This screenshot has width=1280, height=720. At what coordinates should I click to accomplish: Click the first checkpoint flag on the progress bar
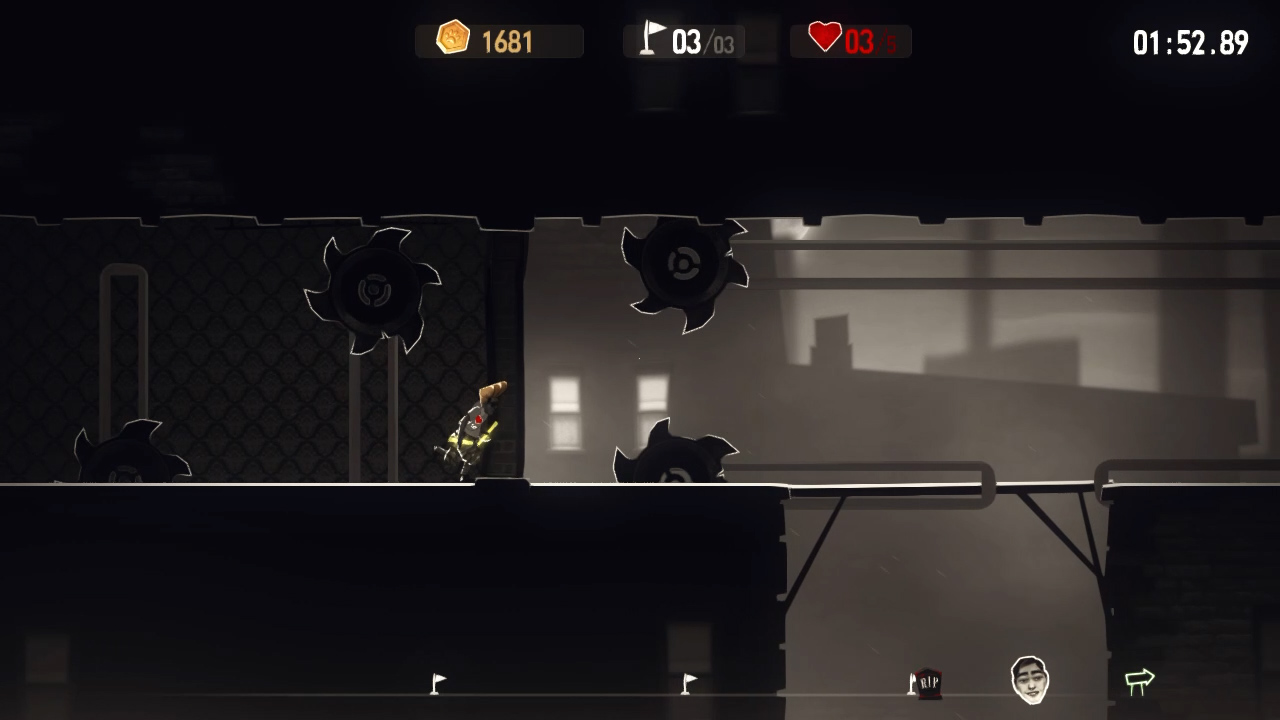pos(437,681)
